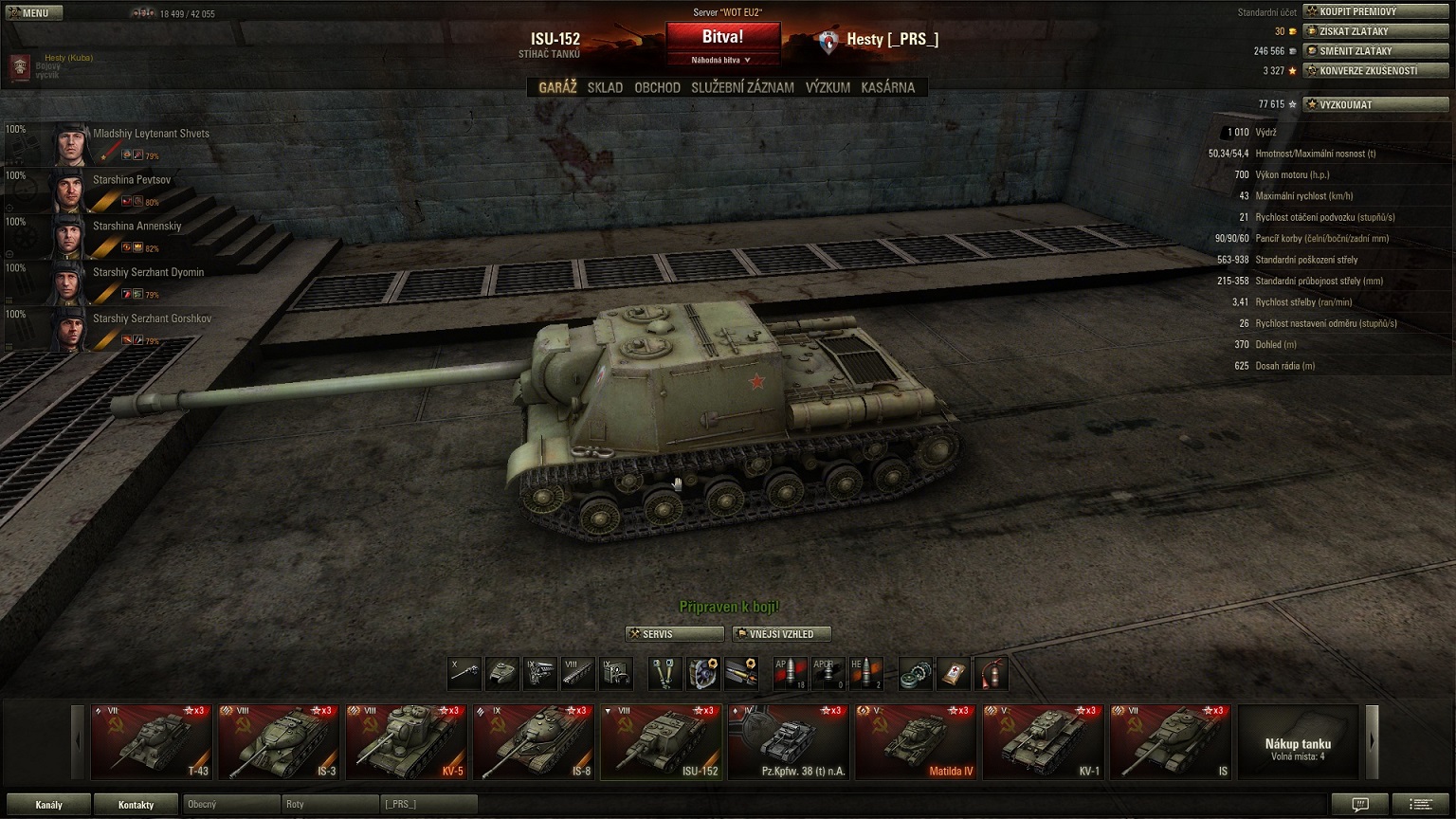Viewport: 1456px width, 819px height.
Task: Open the Kanály chat channels button
Action: pyautogui.click(x=48, y=805)
